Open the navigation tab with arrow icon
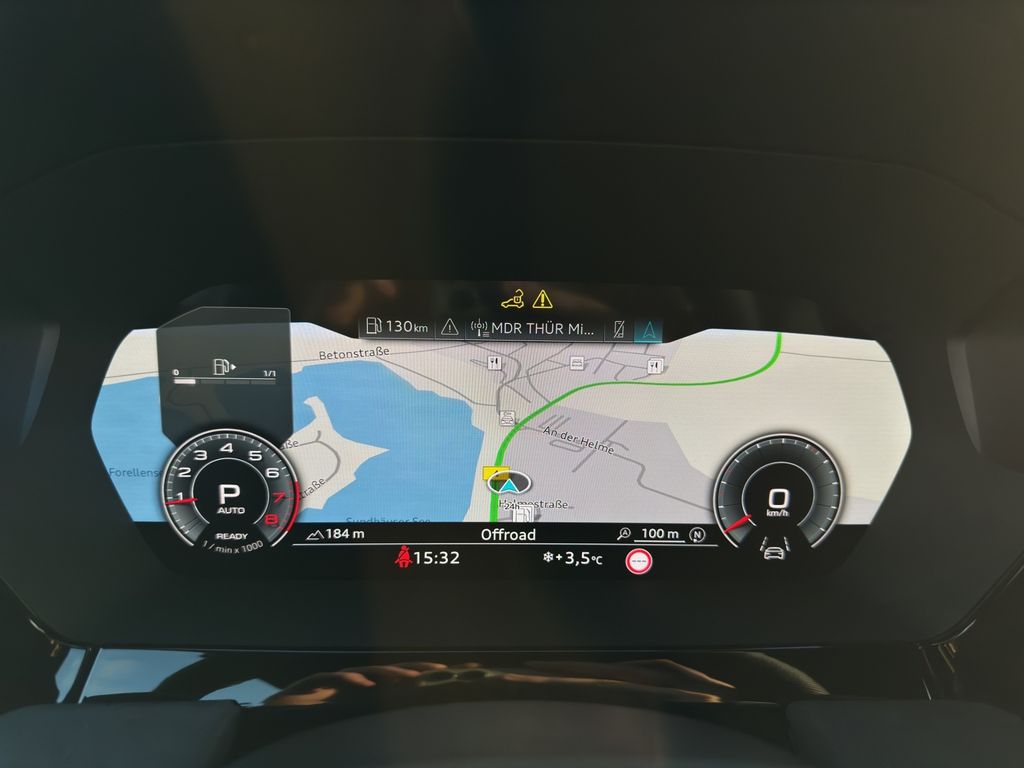Viewport: 1024px width, 768px height. (648, 327)
